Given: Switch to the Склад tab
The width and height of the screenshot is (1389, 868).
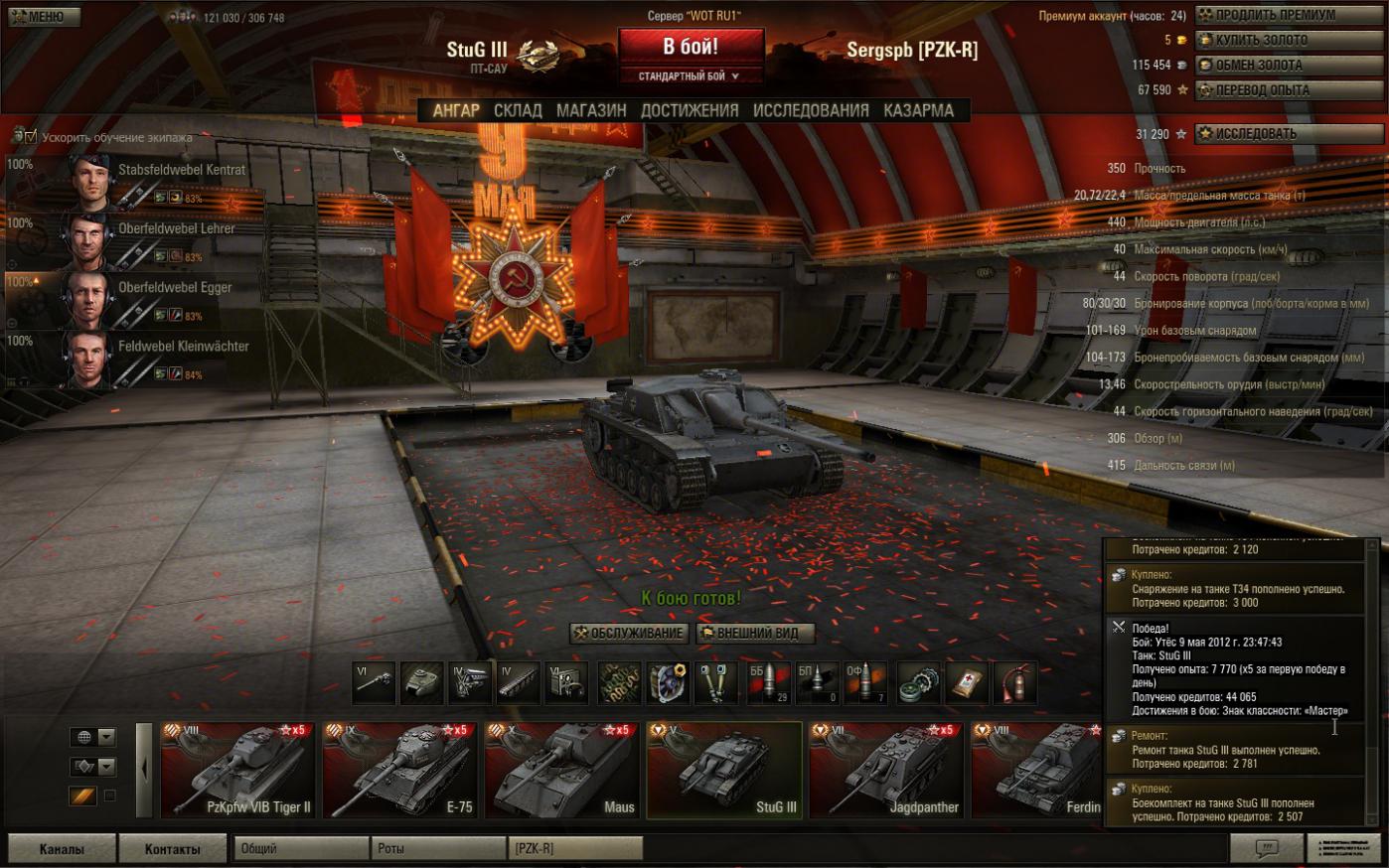Looking at the screenshot, I should coord(518,110).
